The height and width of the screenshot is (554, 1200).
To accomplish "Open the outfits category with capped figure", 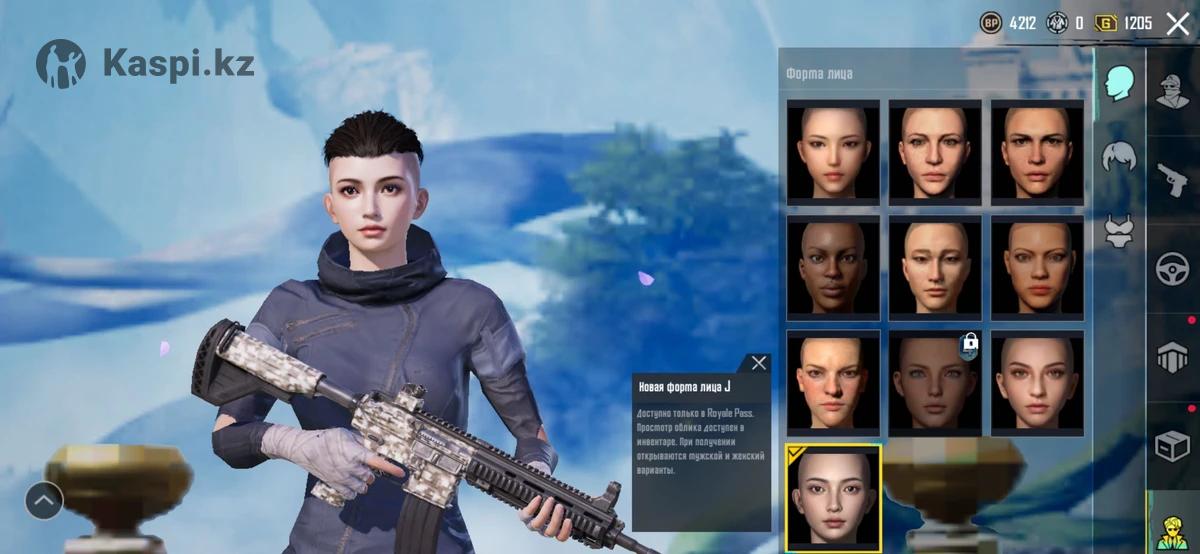I will coord(1173,90).
